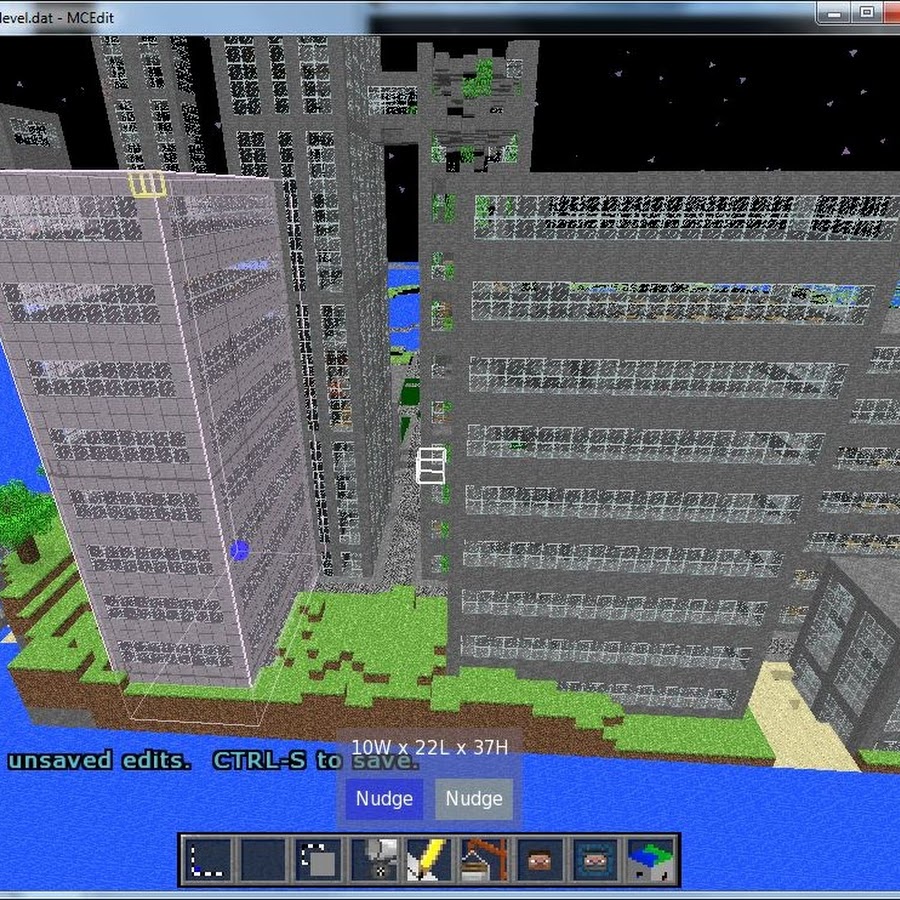
Task: Open the filter tool with yellow pencil
Action: tap(429, 860)
